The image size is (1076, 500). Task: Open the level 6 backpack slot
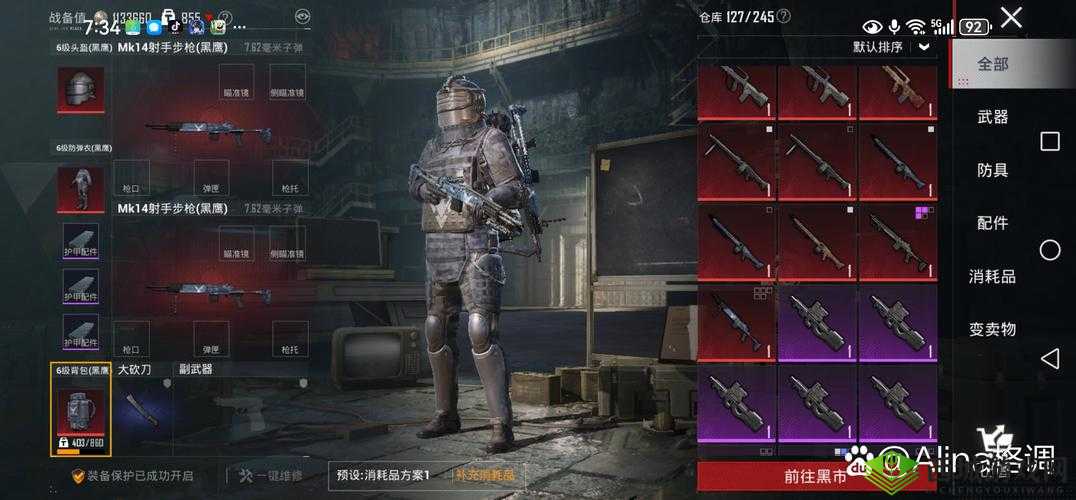pos(81,412)
